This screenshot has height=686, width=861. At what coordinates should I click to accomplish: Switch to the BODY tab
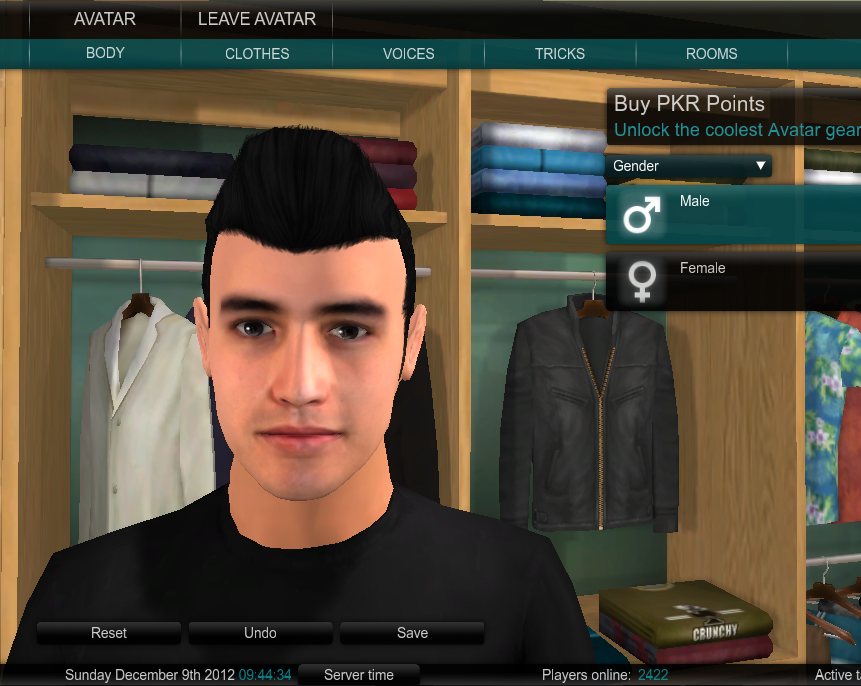pyautogui.click(x=105, y=53)
